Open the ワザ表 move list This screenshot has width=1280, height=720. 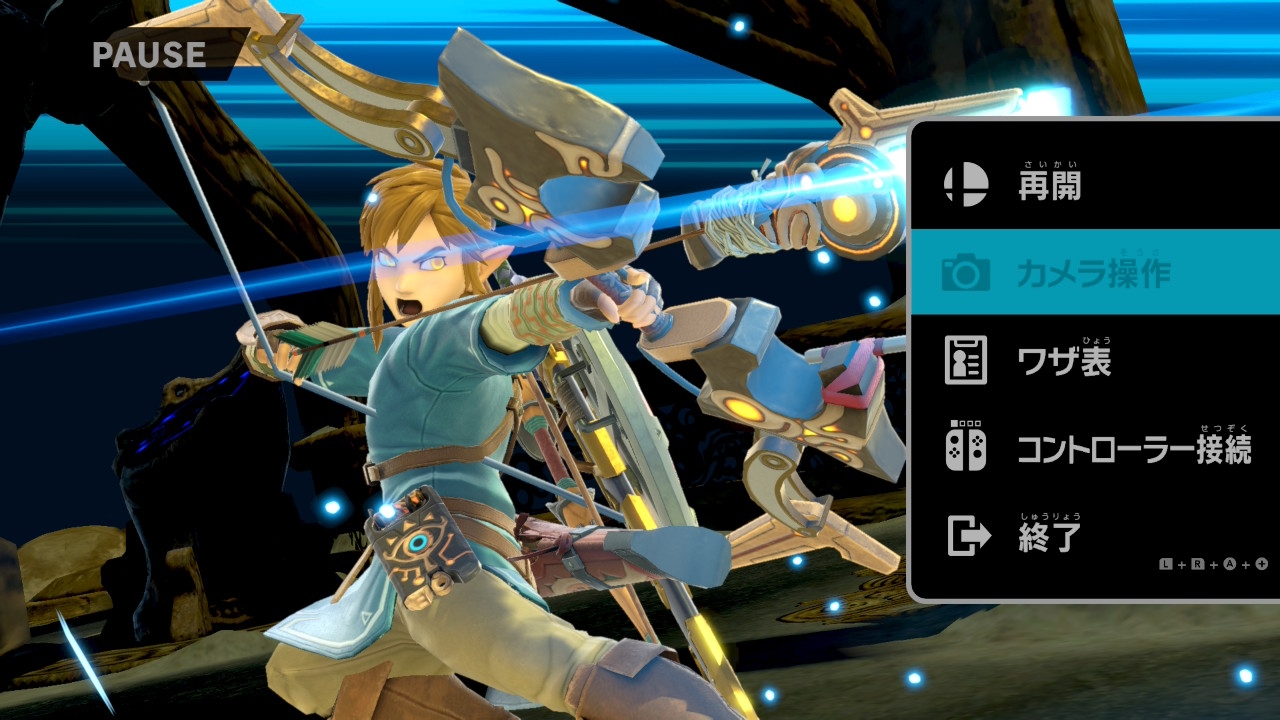click(1064, 361)
